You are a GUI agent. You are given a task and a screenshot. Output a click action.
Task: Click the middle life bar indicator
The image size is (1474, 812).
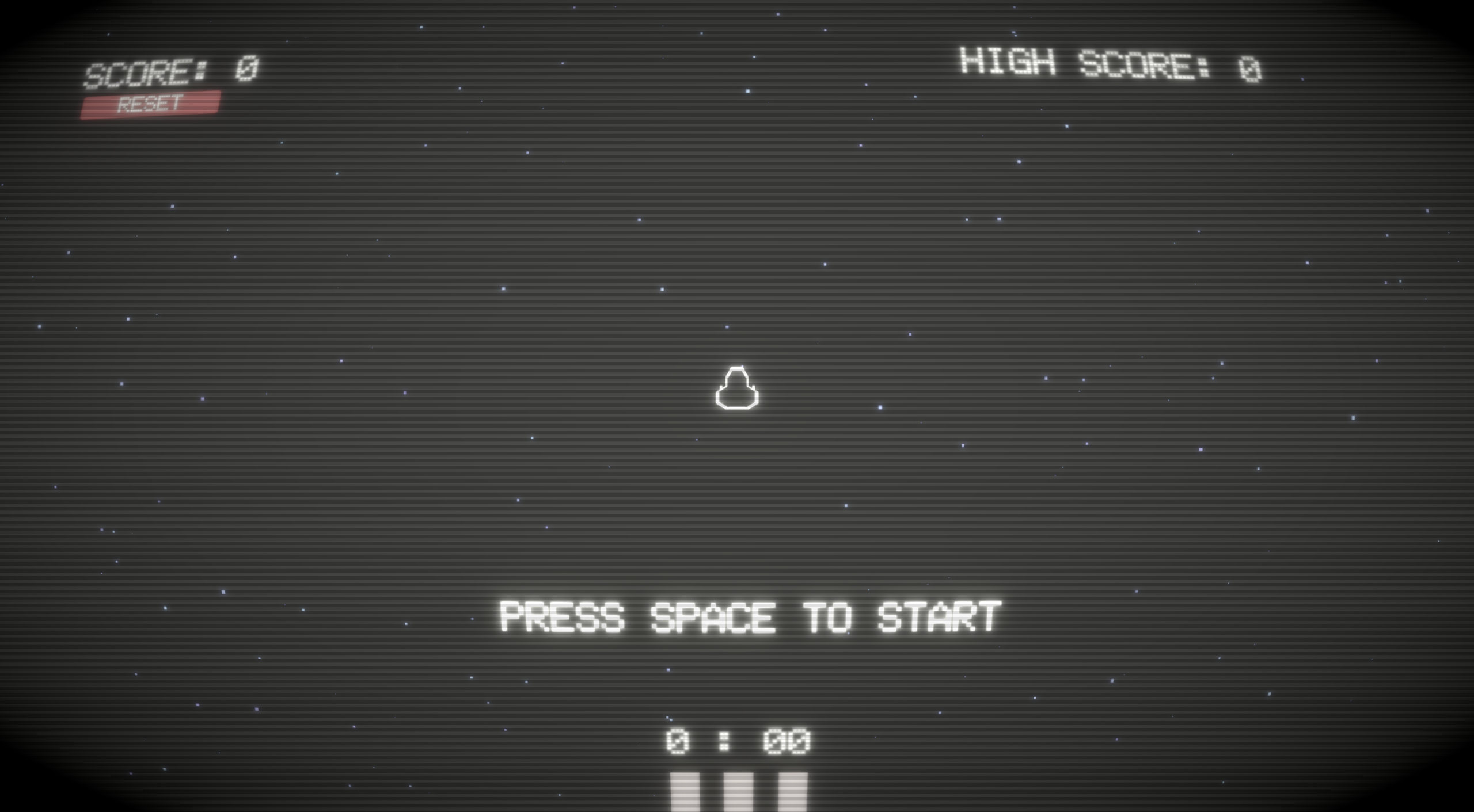click(737, 794)
